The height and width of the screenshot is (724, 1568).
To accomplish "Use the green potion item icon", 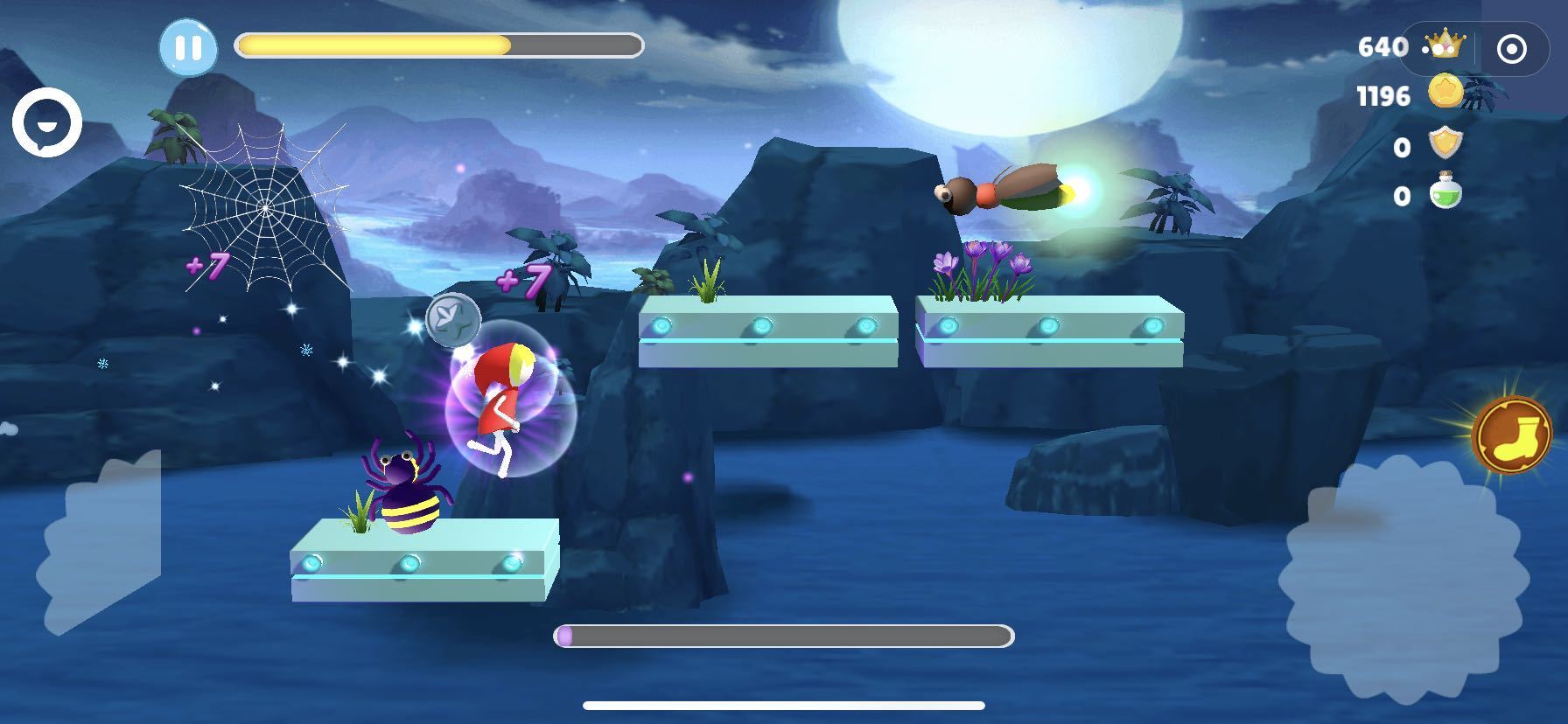I will (1445, 192).
